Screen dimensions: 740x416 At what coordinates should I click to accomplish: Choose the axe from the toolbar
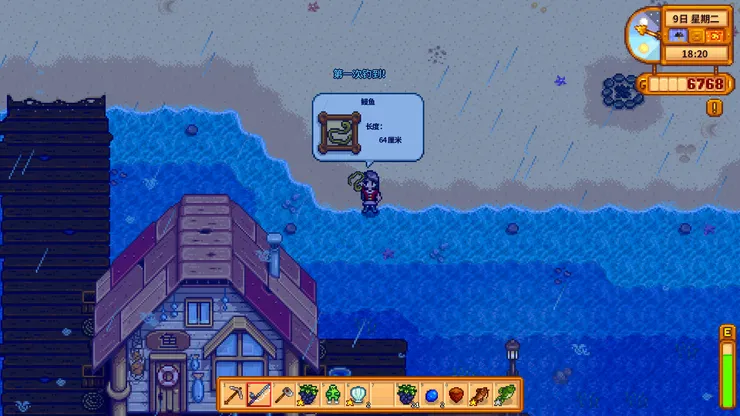[283, 394]
